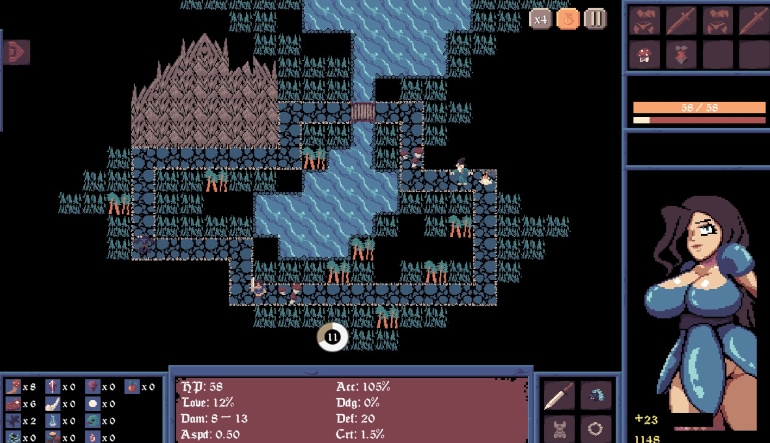Select the equipped chest armor slot
The height and width of the screenshot is (443, 770).
[559, 430]
